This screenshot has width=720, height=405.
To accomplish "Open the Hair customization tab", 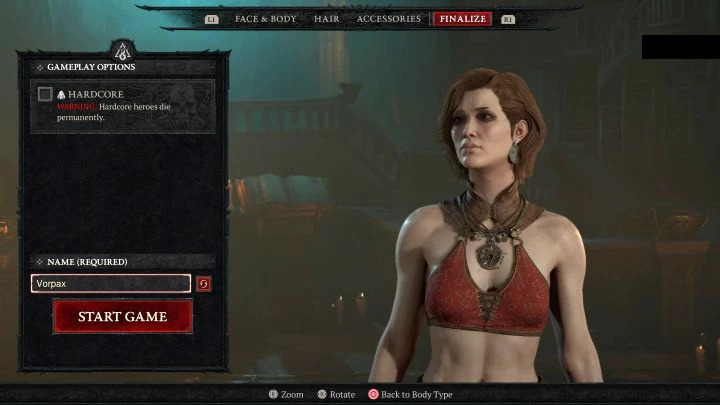I will 326,19.
